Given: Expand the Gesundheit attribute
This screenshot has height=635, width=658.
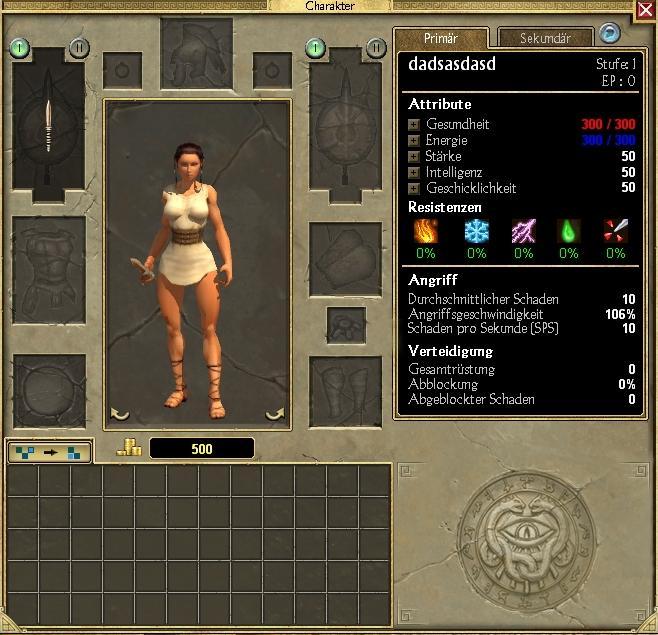Looking at the screenshot, I should tap(414, 124).
